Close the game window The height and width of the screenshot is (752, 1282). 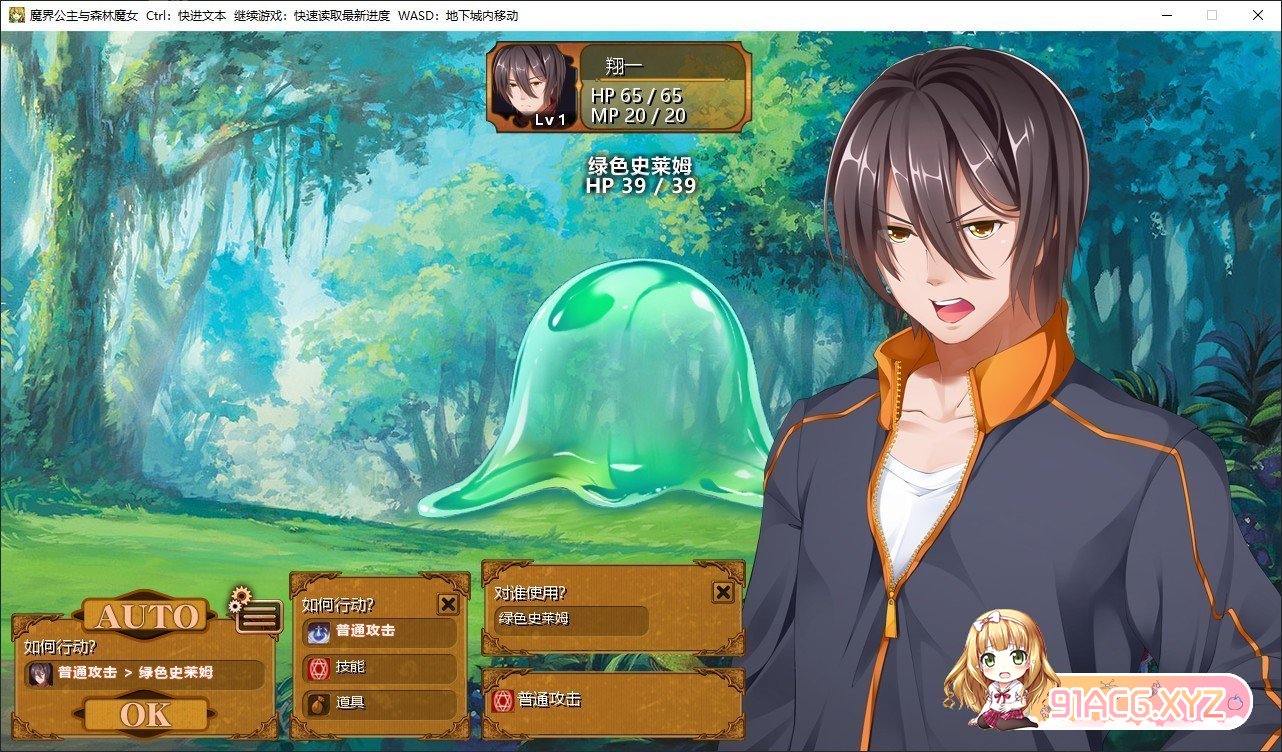(x=1258, y=15)
